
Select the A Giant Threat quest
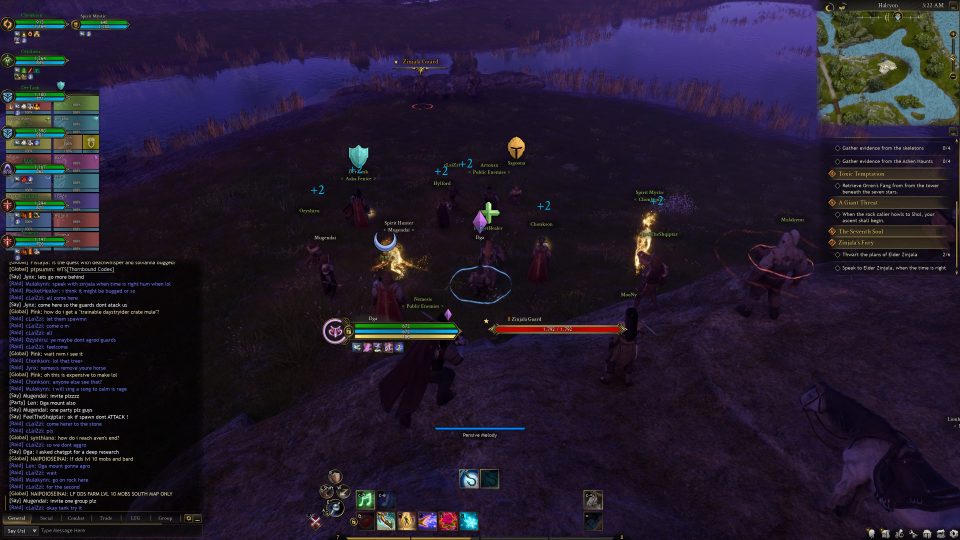click(x=862, y=202)
